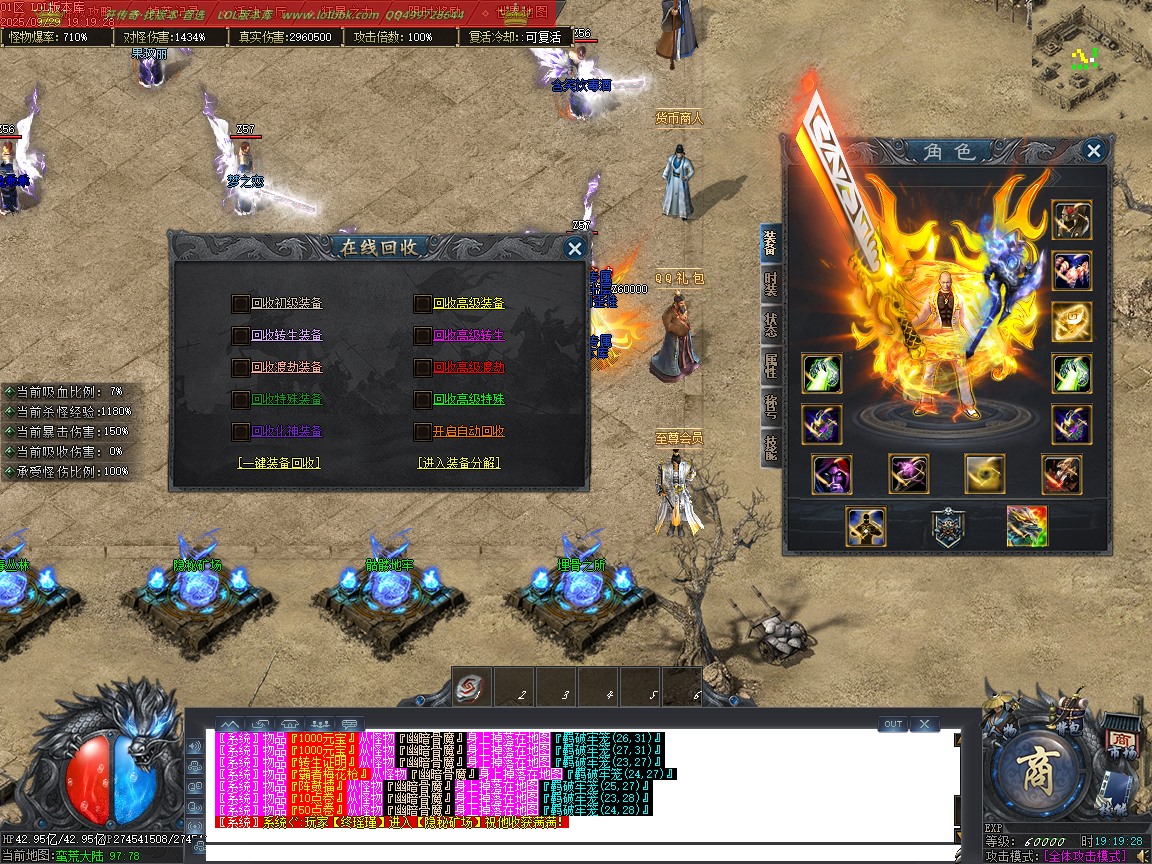Enable the 回收转生装备 checkbox
The image size is (1152, 864).
(240, 336)
